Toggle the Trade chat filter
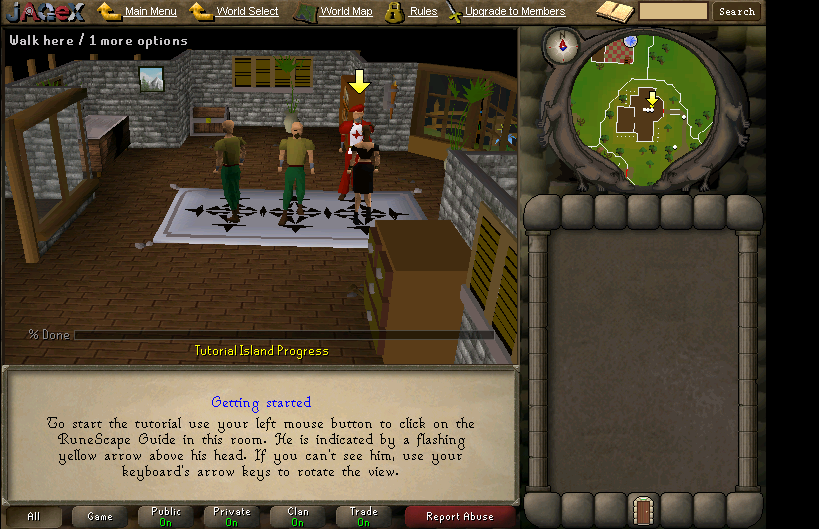Screen dimensions: 819x529 pyautogui.click(x=364, y=517)
